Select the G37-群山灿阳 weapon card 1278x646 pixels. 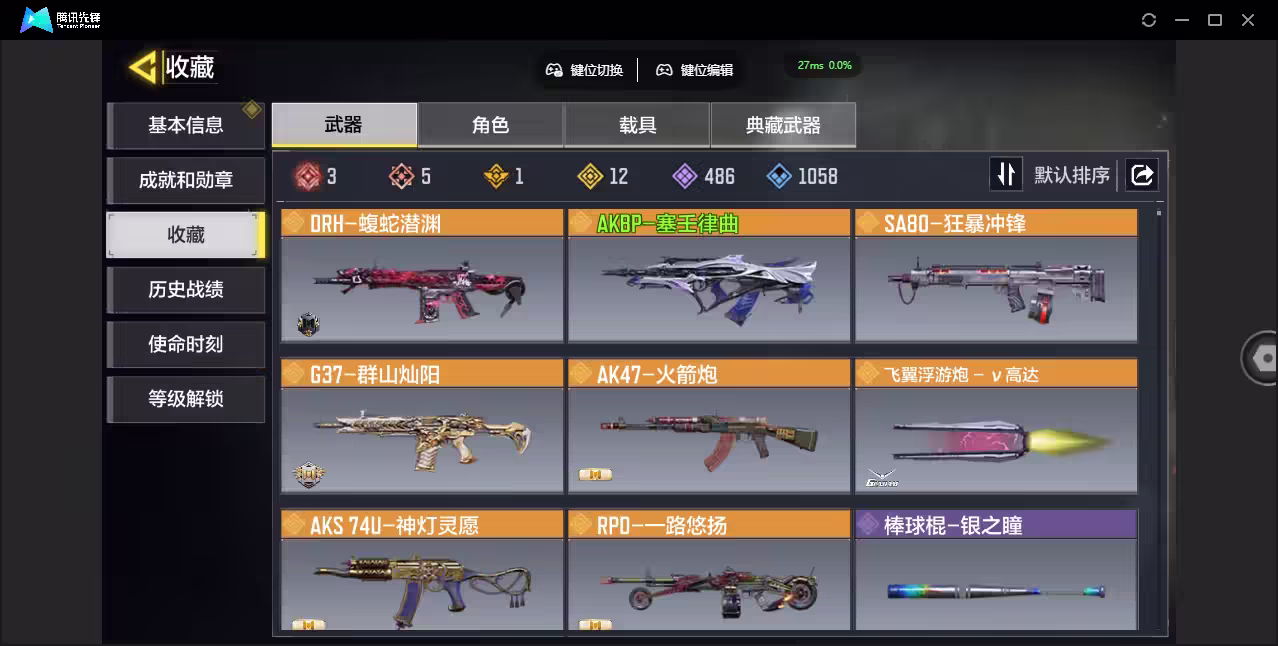[422, 427]
